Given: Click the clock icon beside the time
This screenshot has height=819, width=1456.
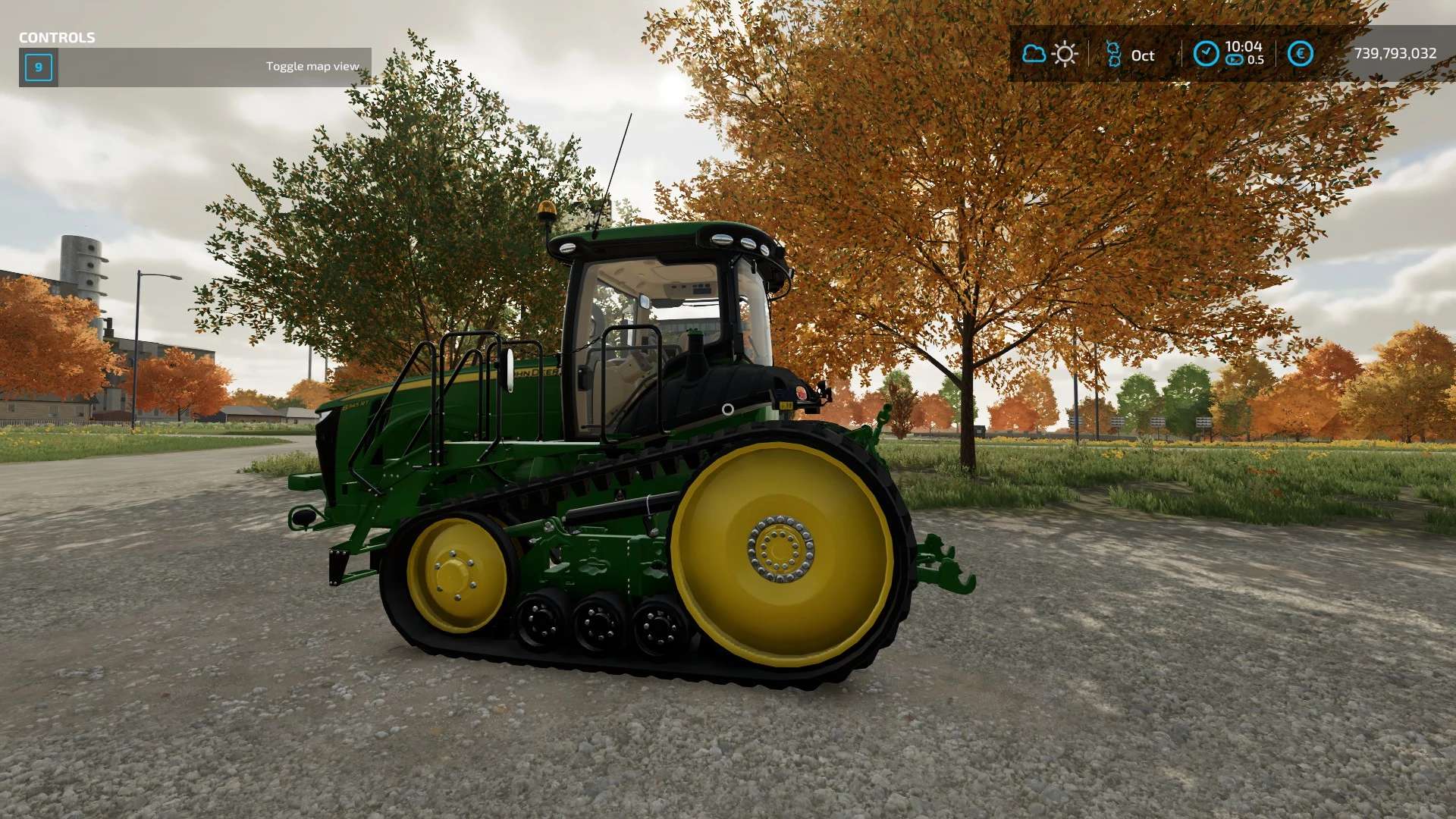Looking at the screenshot, I should 1206,54.
